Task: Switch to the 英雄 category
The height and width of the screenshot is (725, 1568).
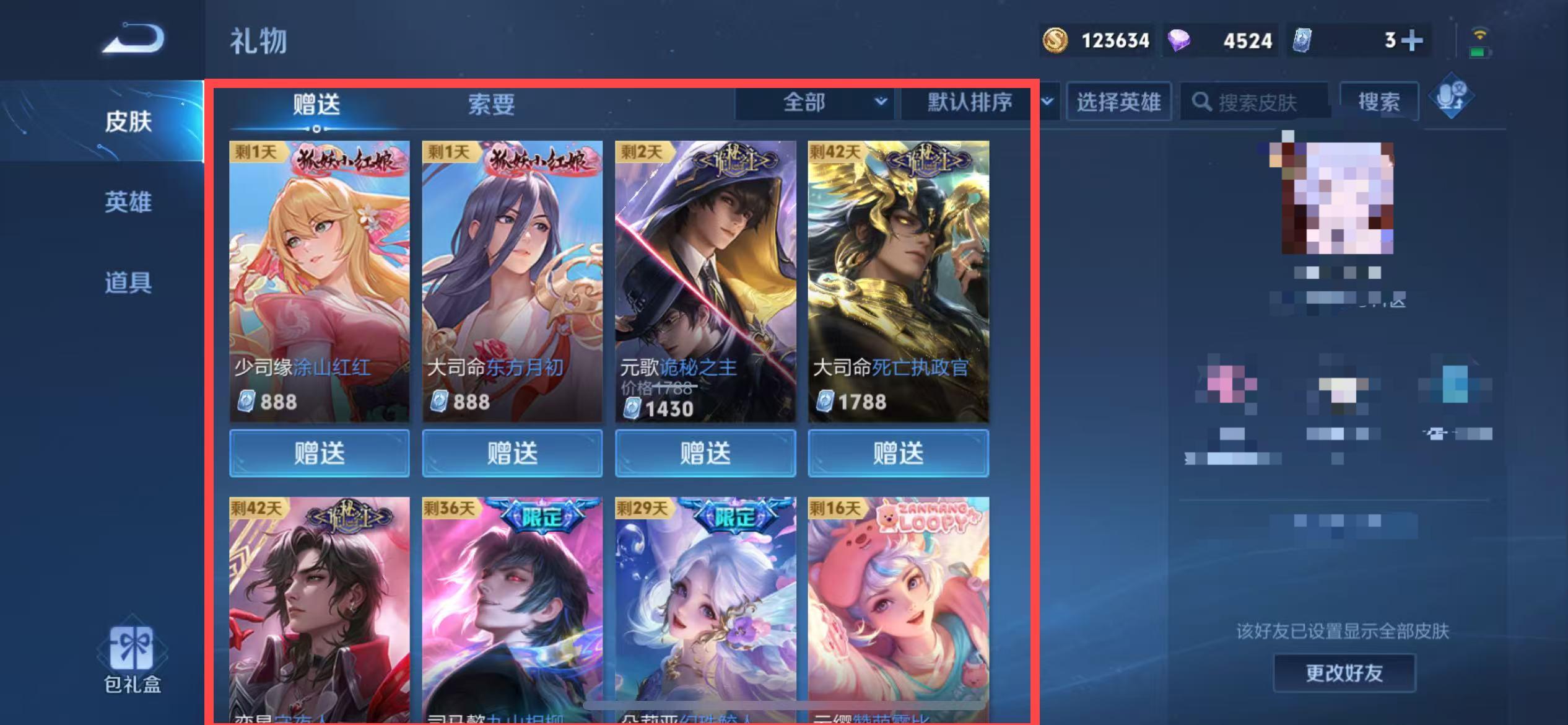Action: (128, 202)
